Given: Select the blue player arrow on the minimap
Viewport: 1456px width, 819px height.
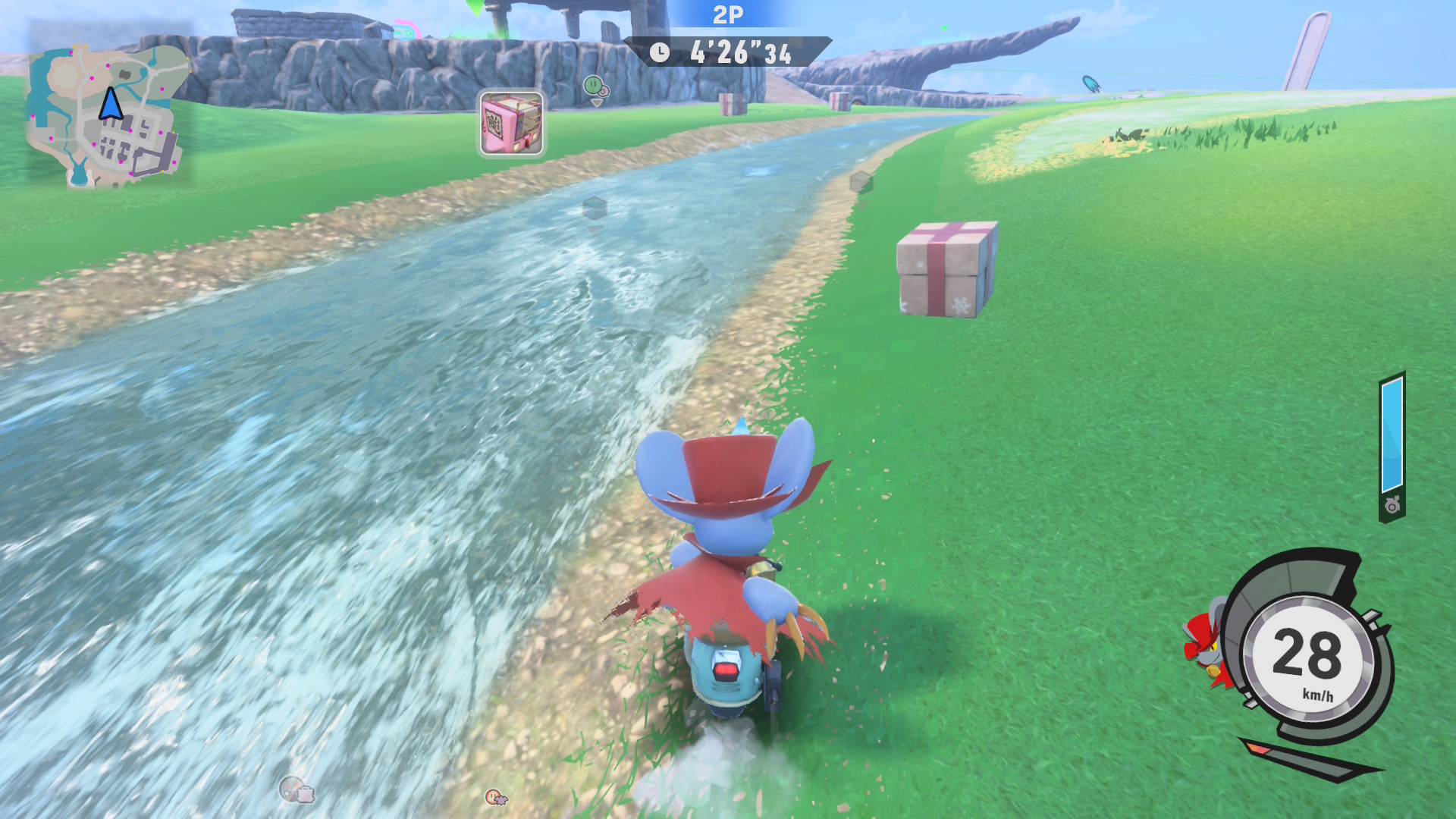Looking at the screenshot, I should [x=111, y=105].
